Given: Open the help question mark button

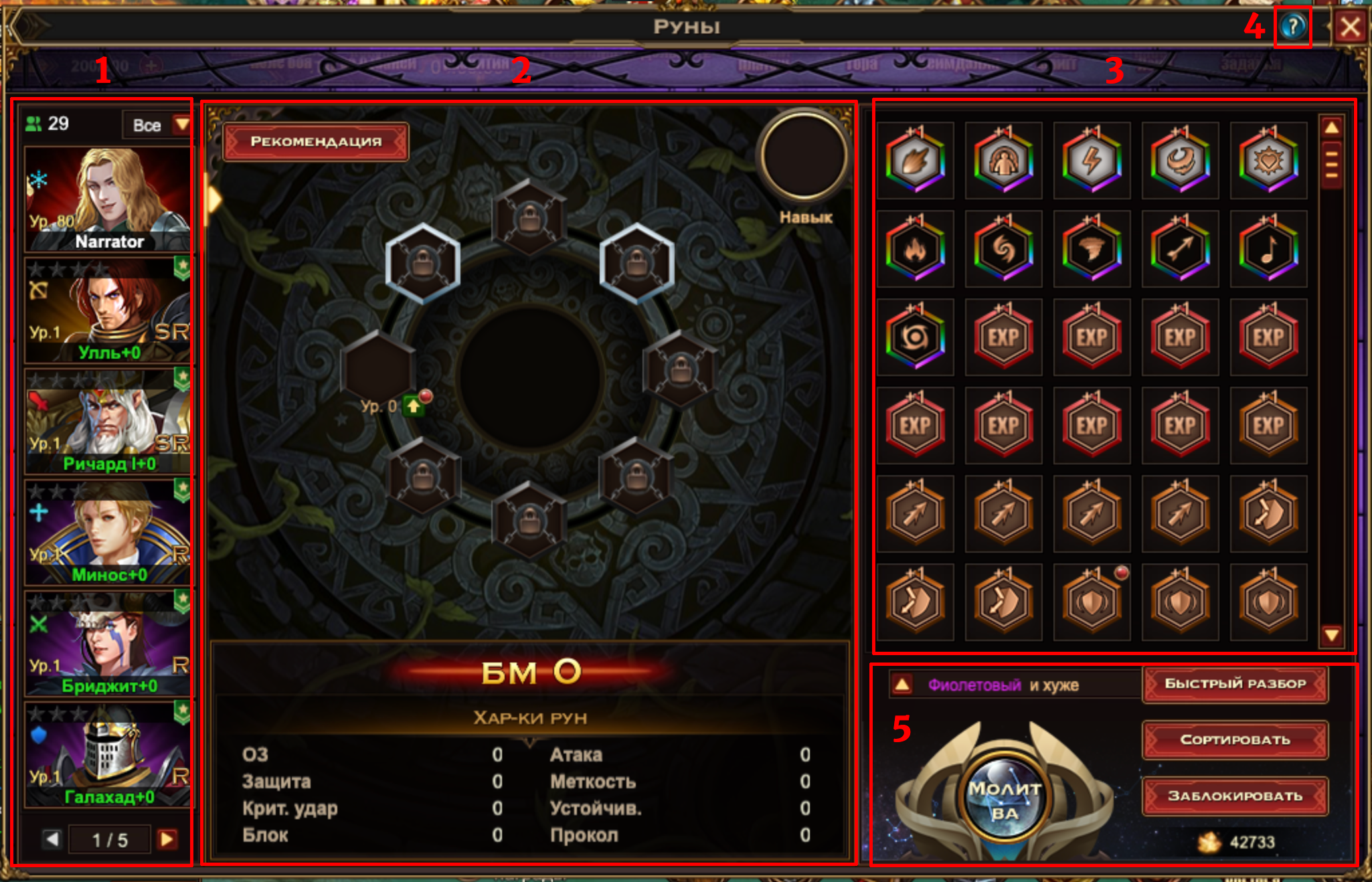Looking at the screenshot, I should coord(1293,27).
